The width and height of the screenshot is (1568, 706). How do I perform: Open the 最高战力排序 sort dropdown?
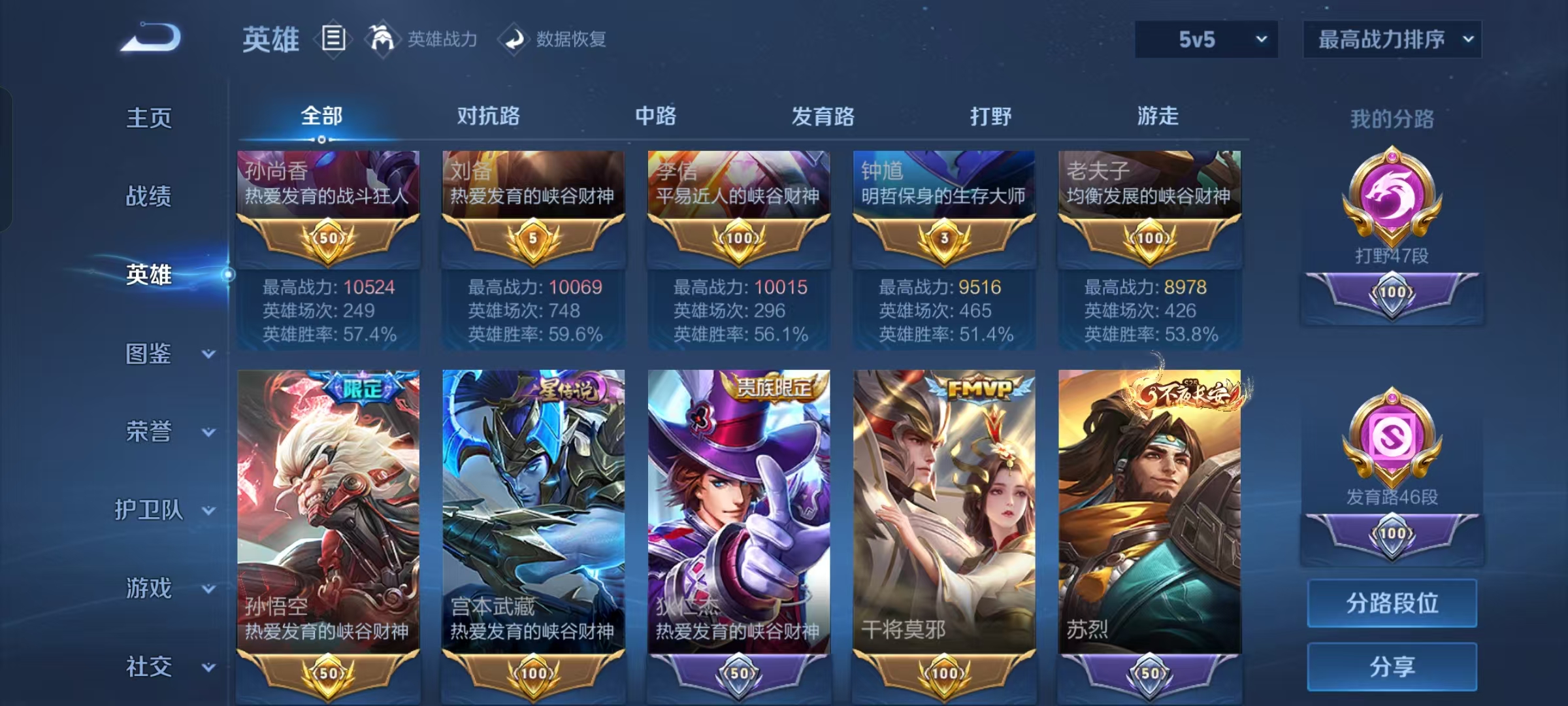(x=1392, y=39)
